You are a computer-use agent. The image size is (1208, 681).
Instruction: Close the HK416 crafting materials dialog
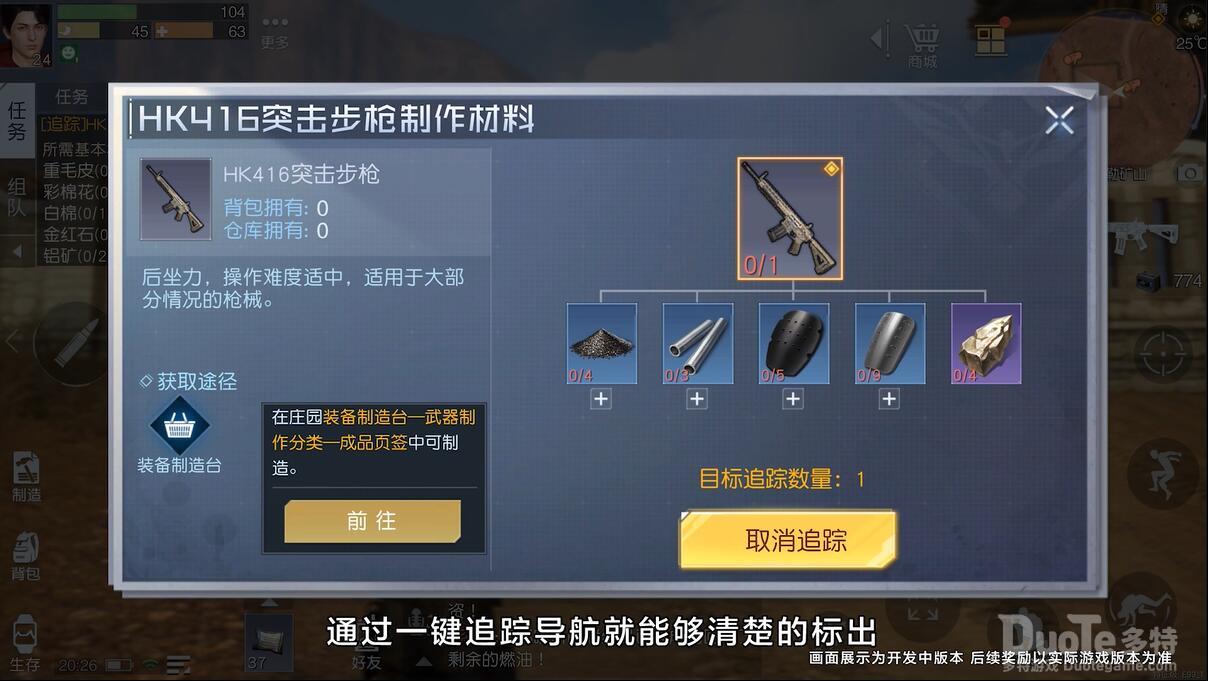coord(1059,121)
